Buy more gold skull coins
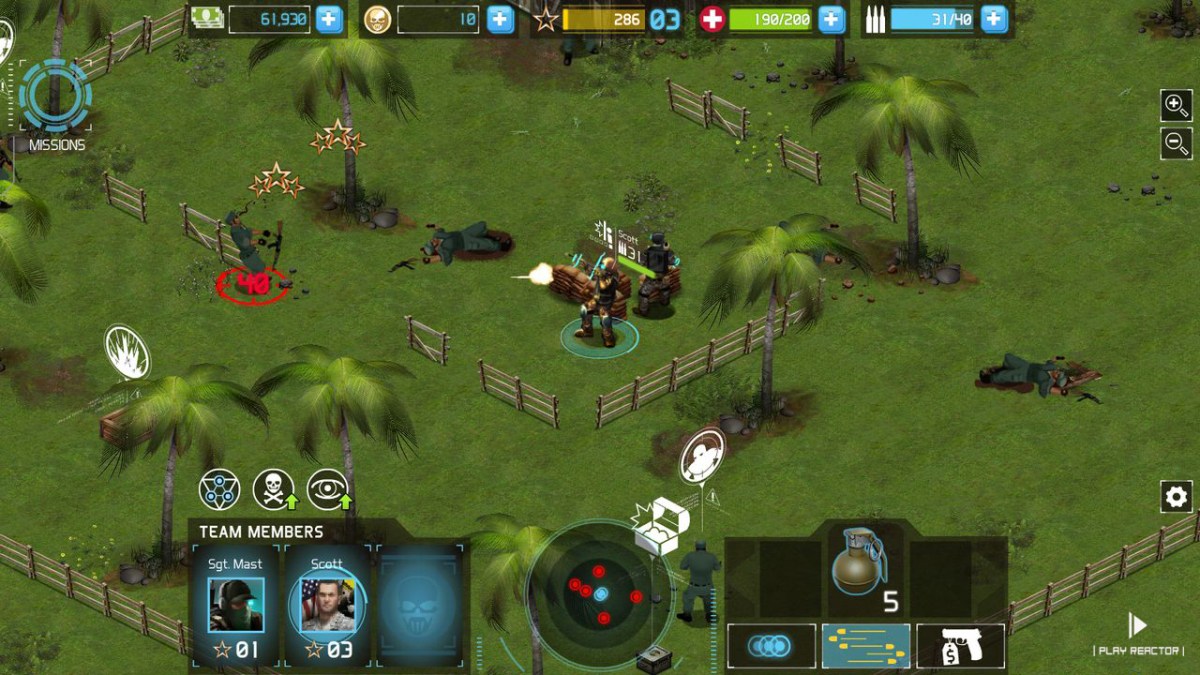Screen dimensions: 1200x675 pyautogui.click(x=500, y=19)
